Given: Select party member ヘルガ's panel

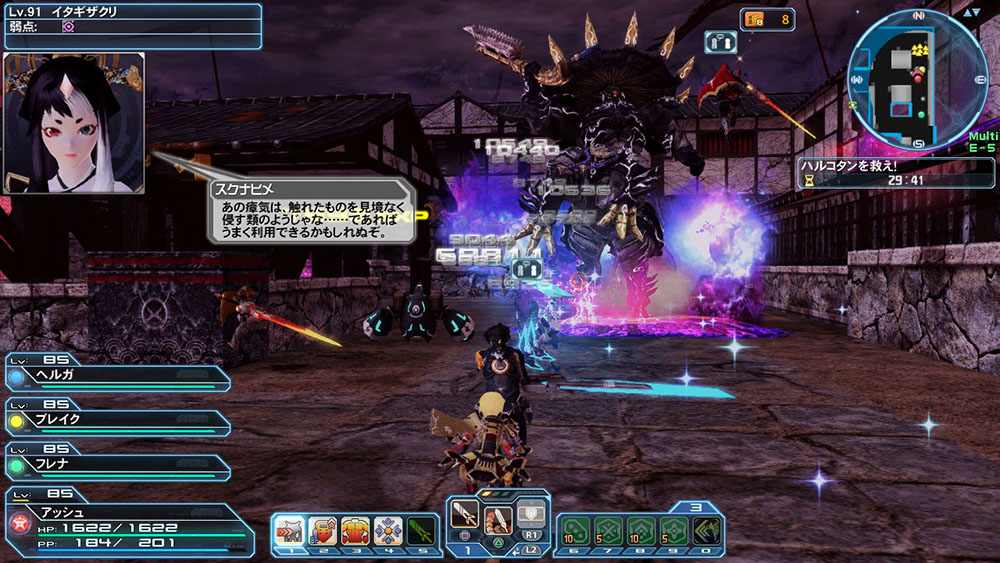Looking at the screenshot, I should (x=115, y=378).
